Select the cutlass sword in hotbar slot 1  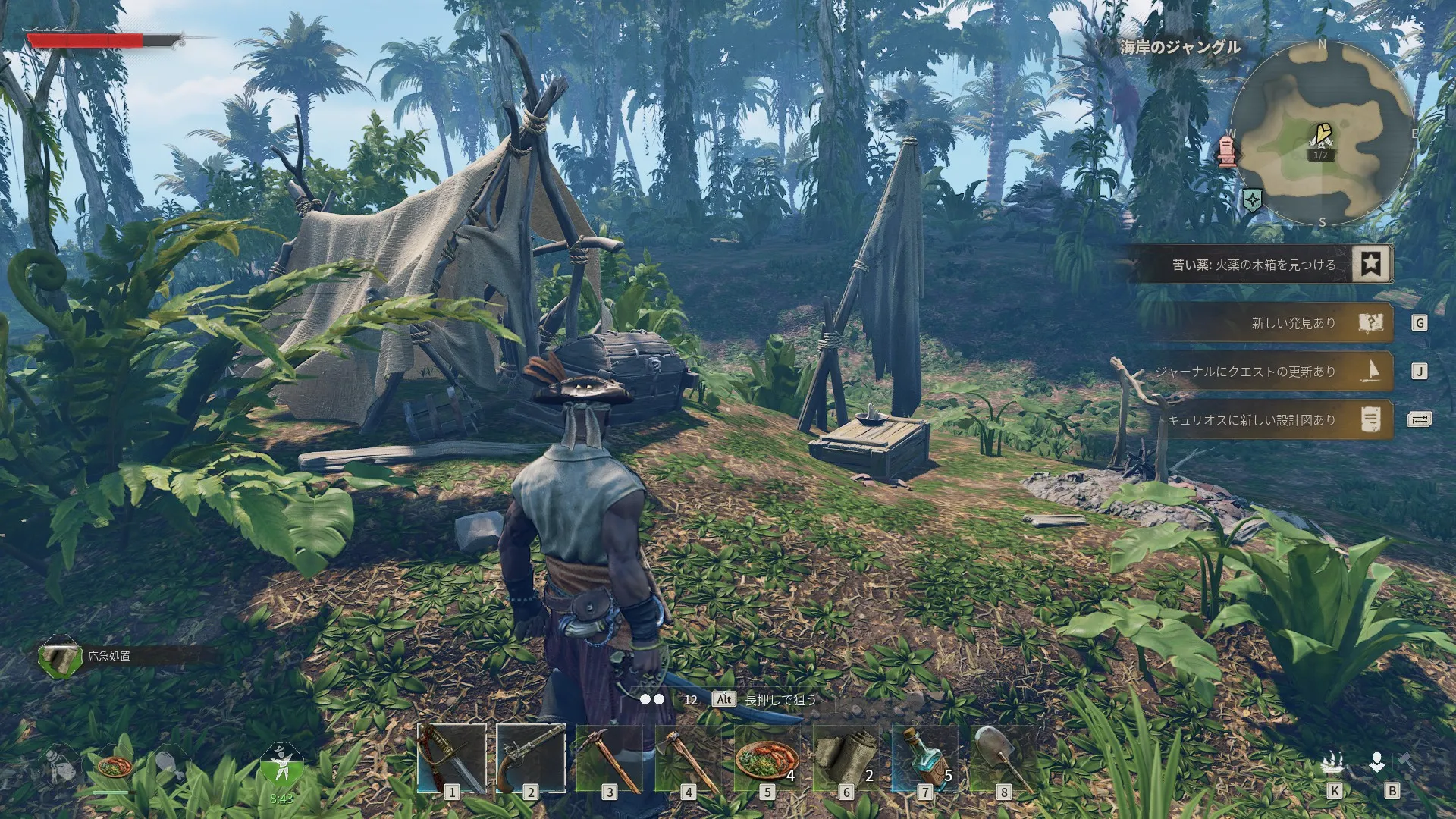452,759
